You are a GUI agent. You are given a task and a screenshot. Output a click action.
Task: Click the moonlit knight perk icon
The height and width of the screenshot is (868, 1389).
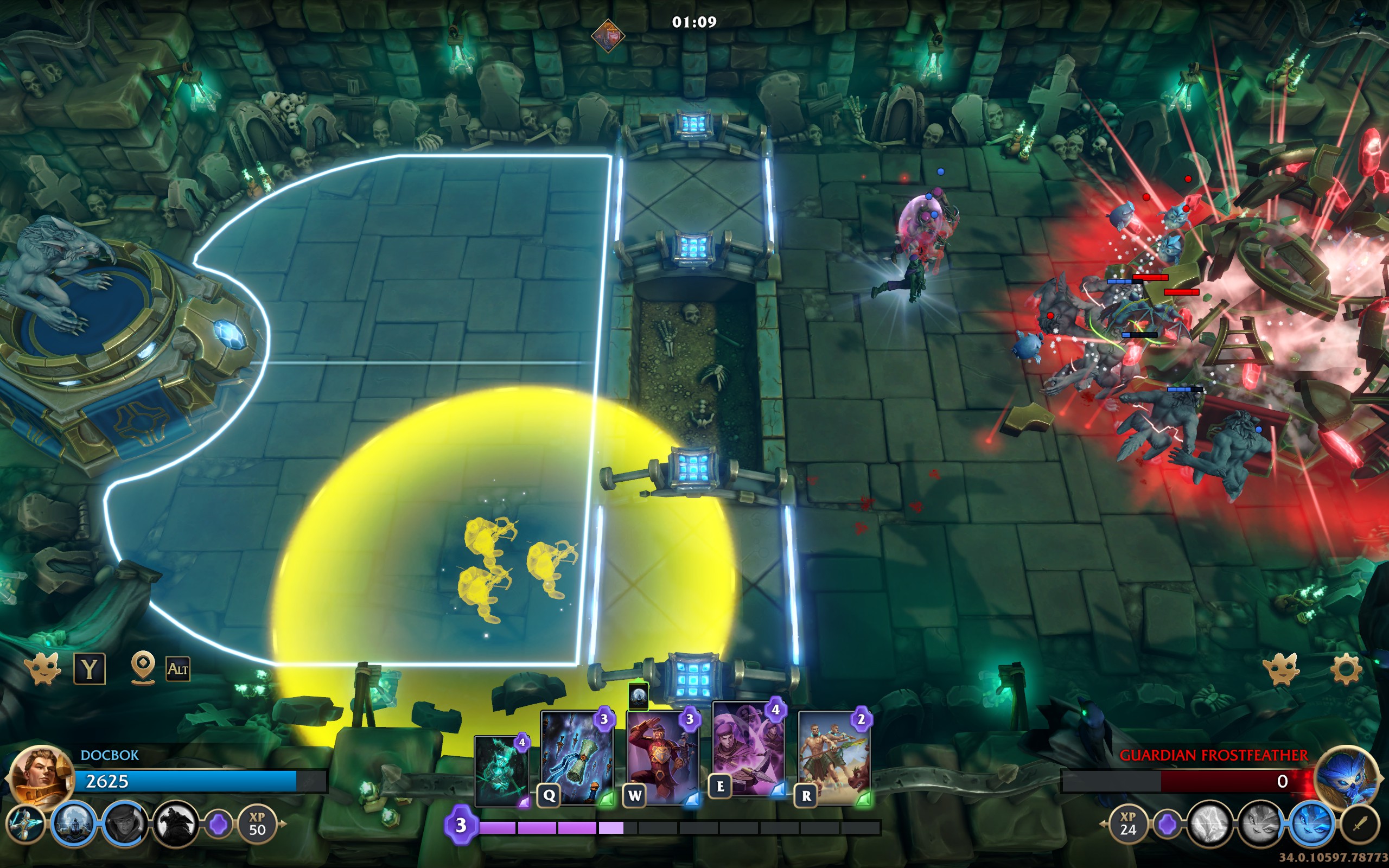point(73,825)
